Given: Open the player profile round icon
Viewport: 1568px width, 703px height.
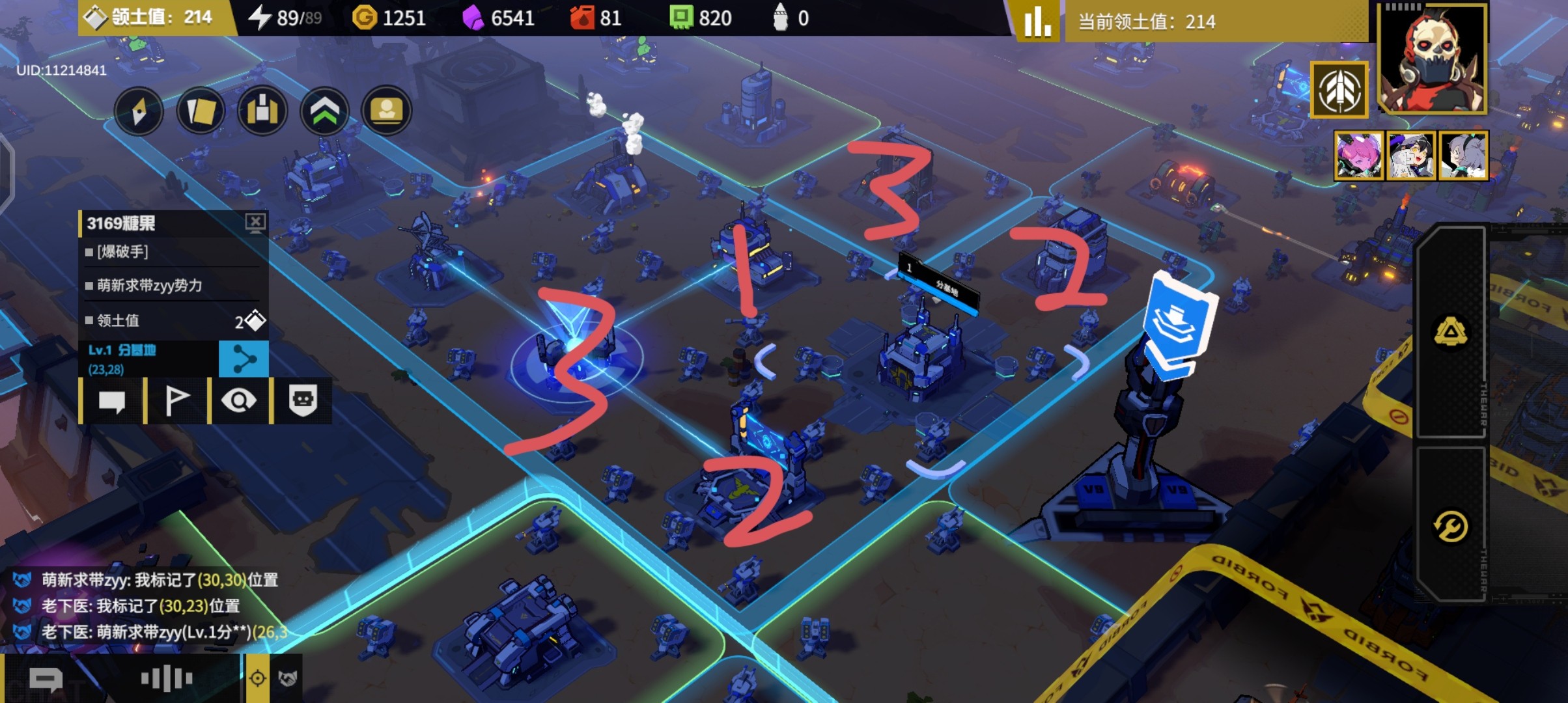Looking at the screenshot, I should [x=386, y=111].
